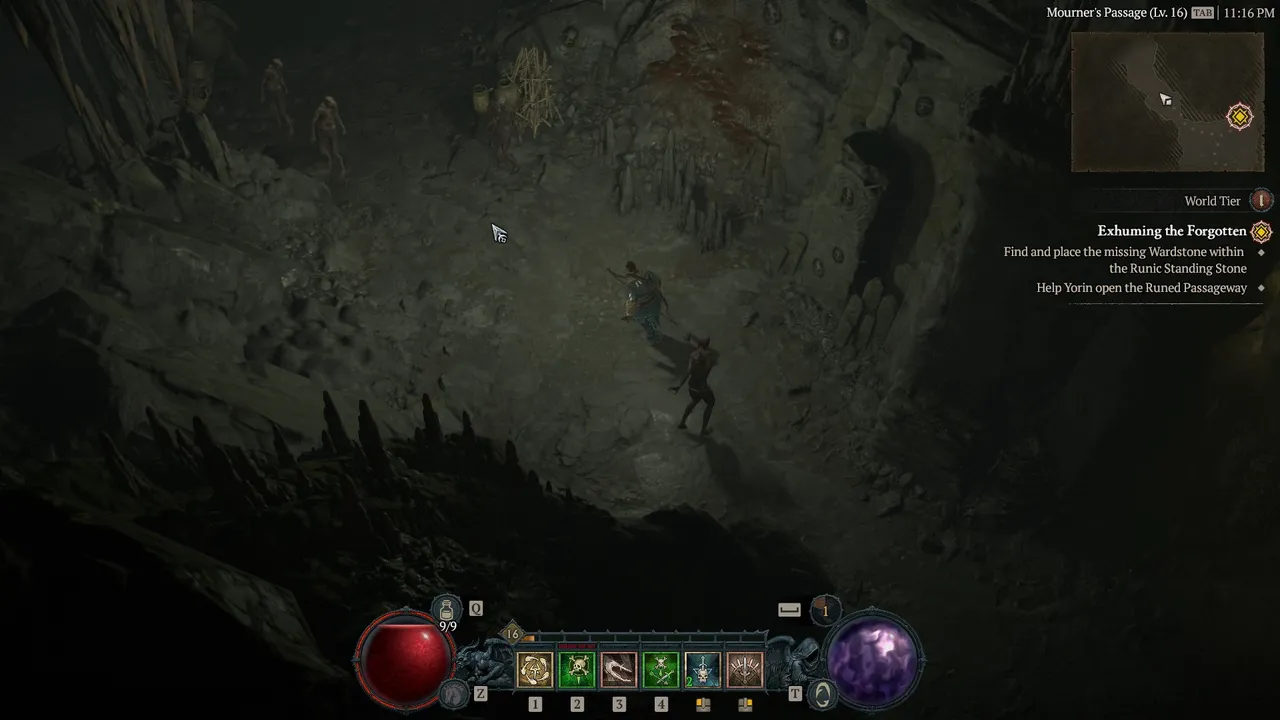Click the character level 16 badge

pos(513,633)
